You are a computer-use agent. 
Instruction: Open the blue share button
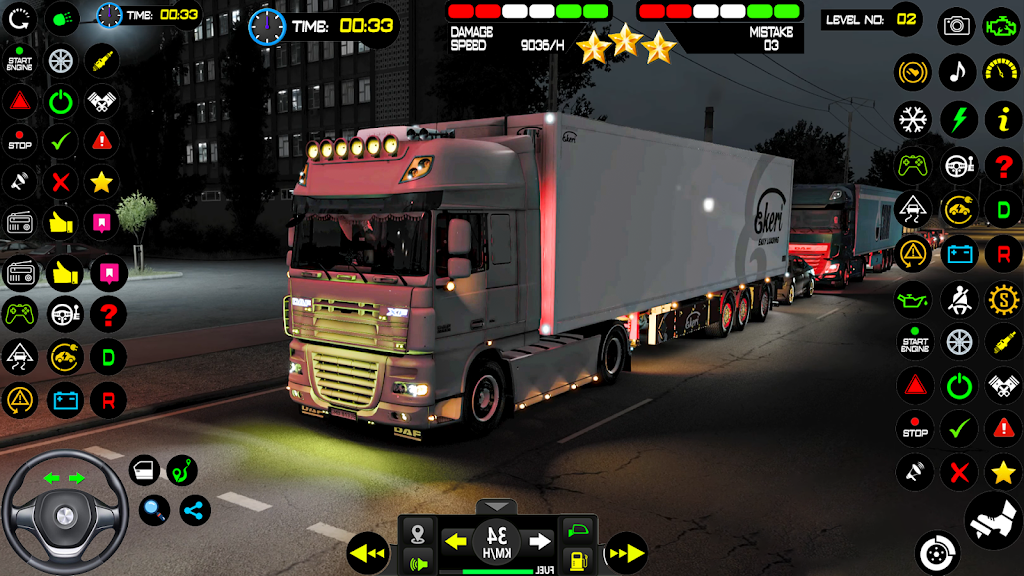coord(195,510)
